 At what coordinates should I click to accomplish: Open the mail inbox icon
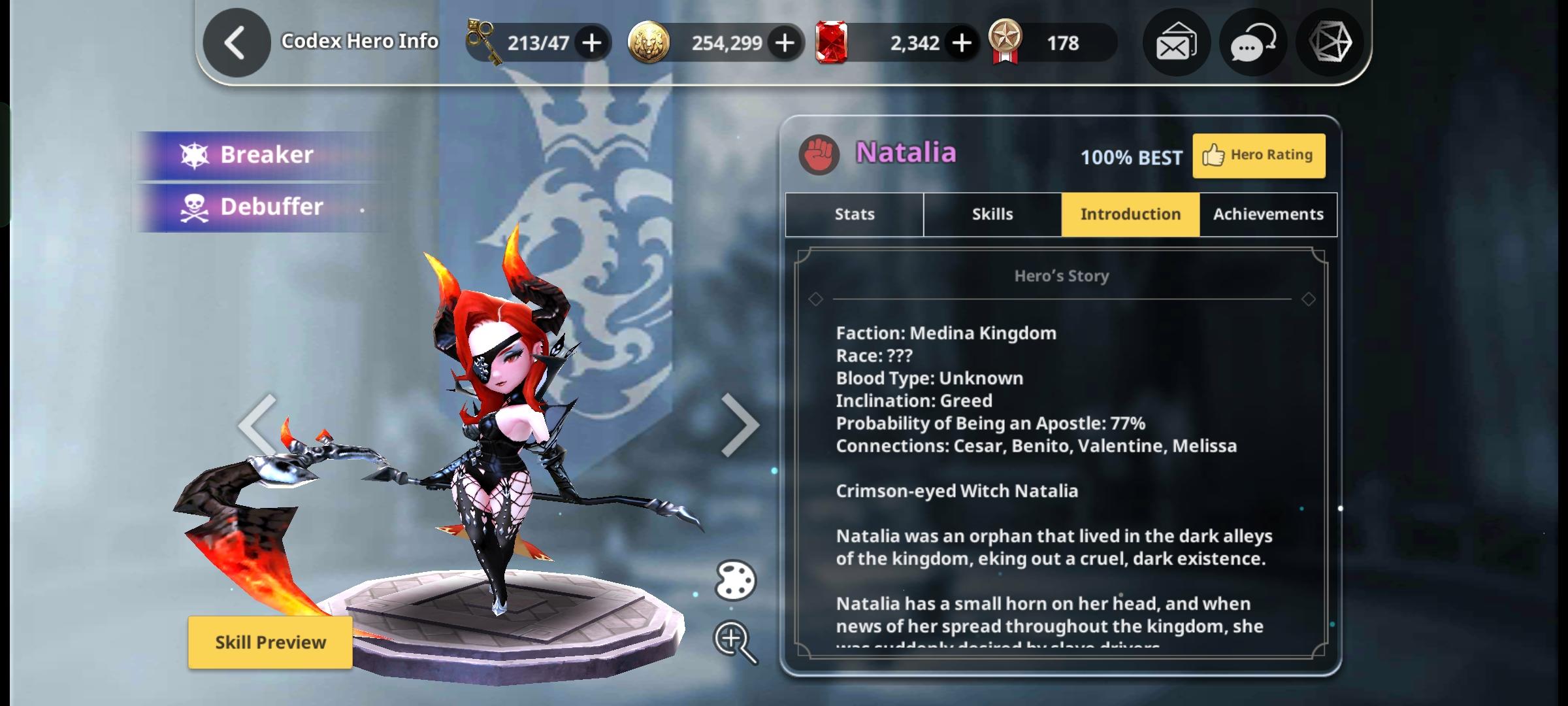(1176, 42)
